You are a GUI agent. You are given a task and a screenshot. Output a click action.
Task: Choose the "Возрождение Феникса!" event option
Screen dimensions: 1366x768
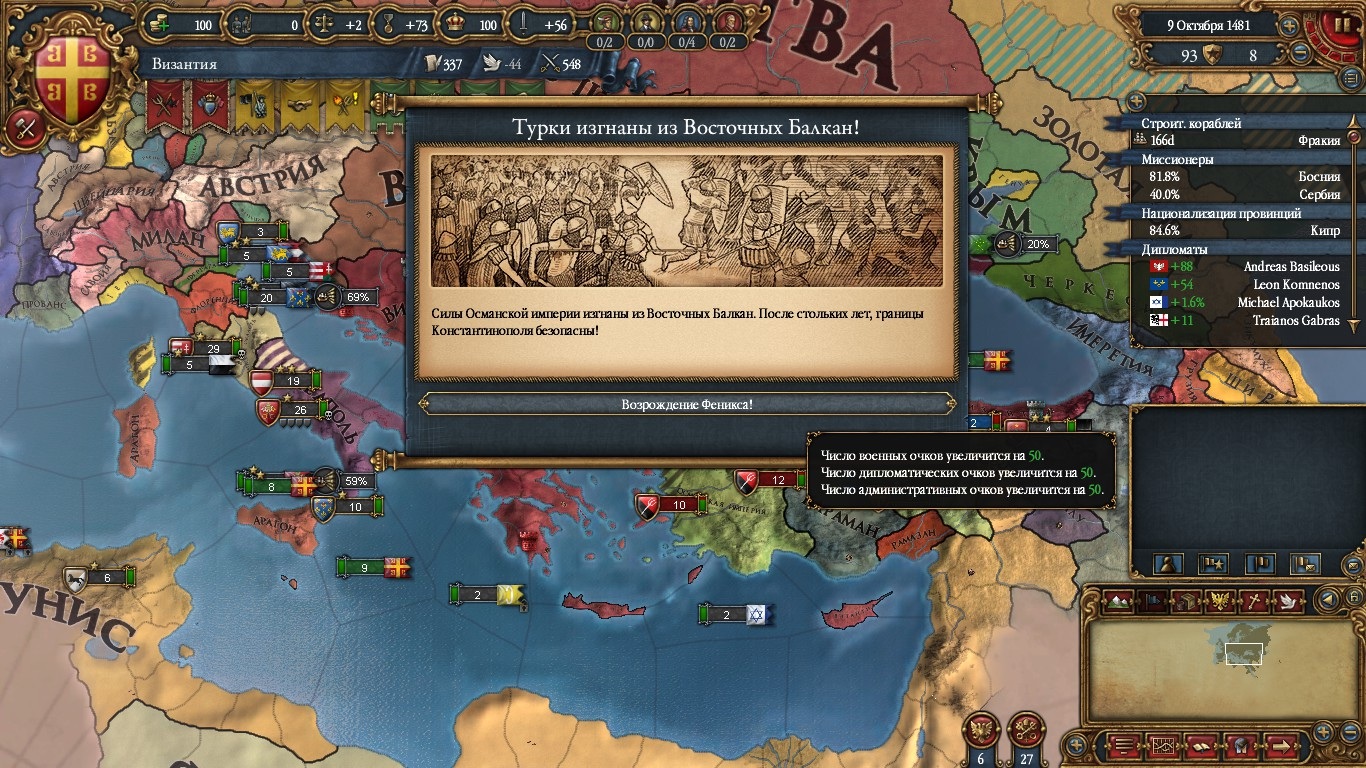click(686, 404)
